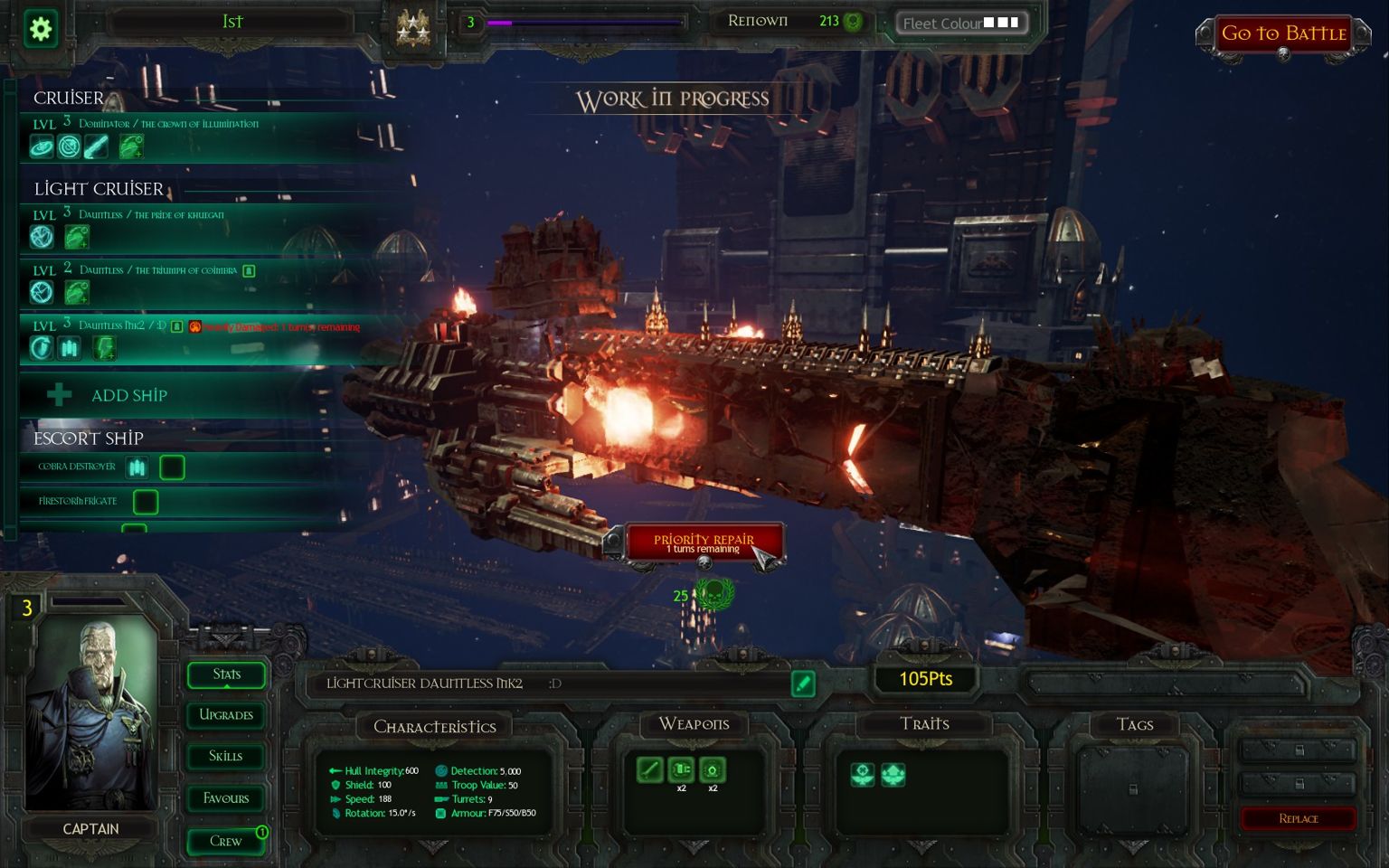Open the Upgrades tab

coord(226,715)
